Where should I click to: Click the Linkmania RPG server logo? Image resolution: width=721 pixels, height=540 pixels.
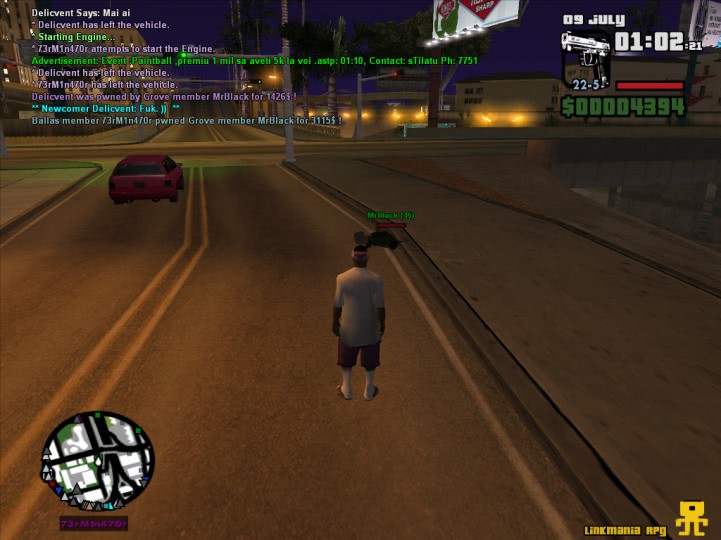(690, 518)
